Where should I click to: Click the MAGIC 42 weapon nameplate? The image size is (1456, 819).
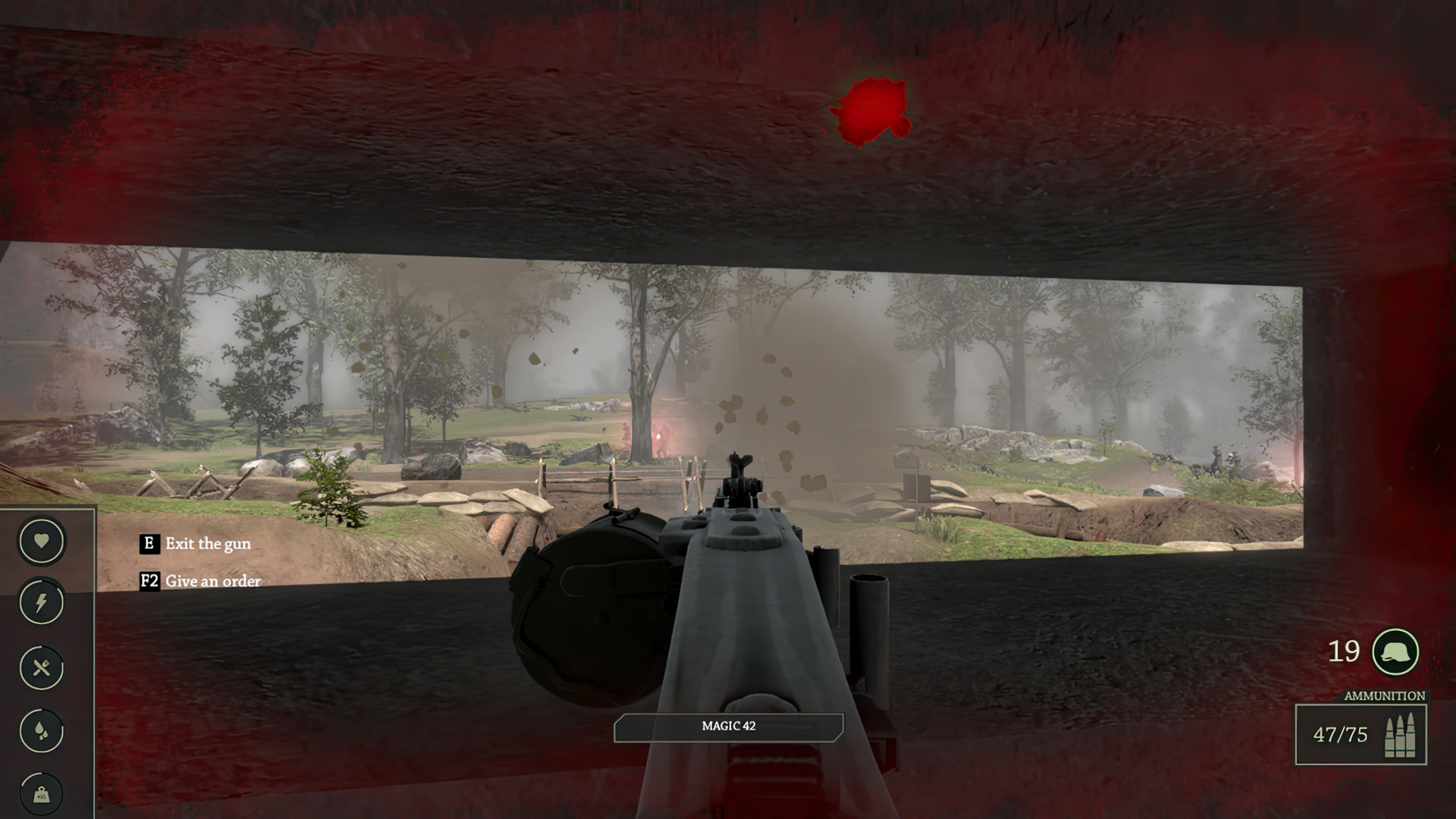pyautogui.click(x=730, y=725)
